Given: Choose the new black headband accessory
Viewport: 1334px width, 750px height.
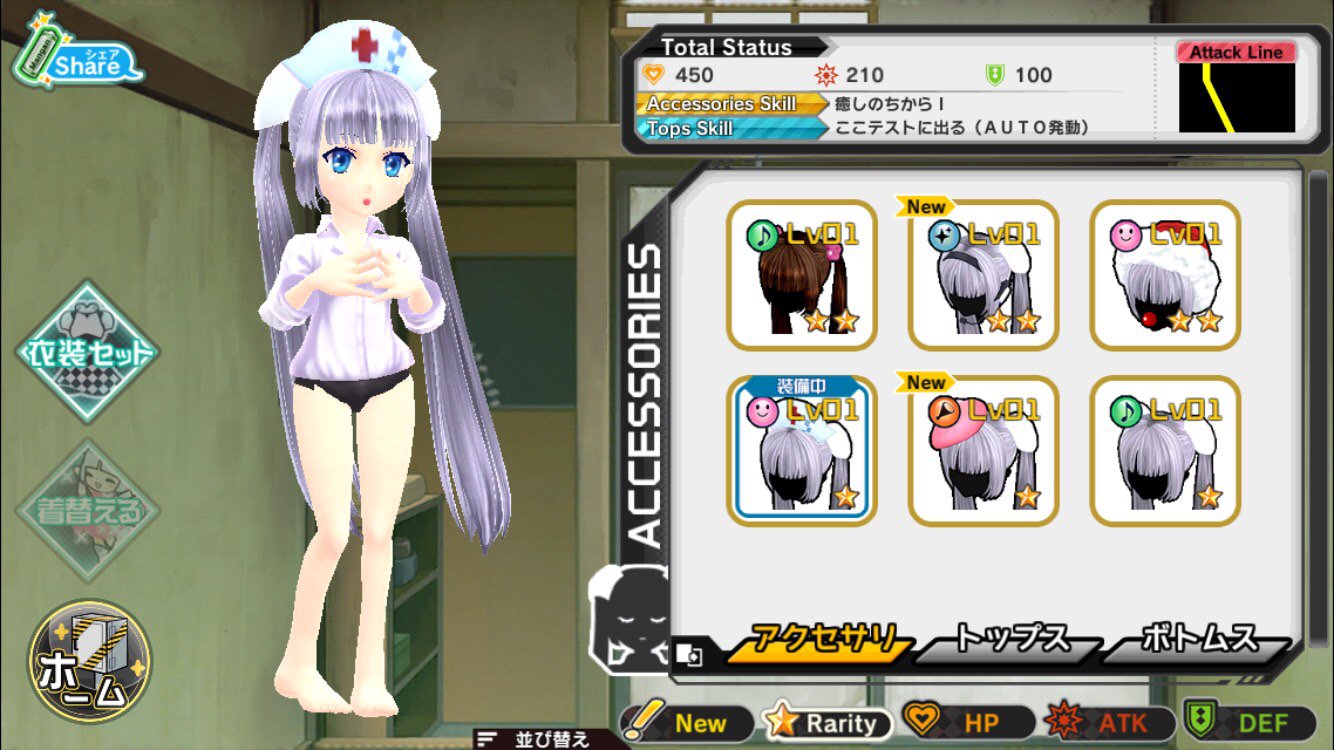Looking at the screenshot, I should point(983,275).
